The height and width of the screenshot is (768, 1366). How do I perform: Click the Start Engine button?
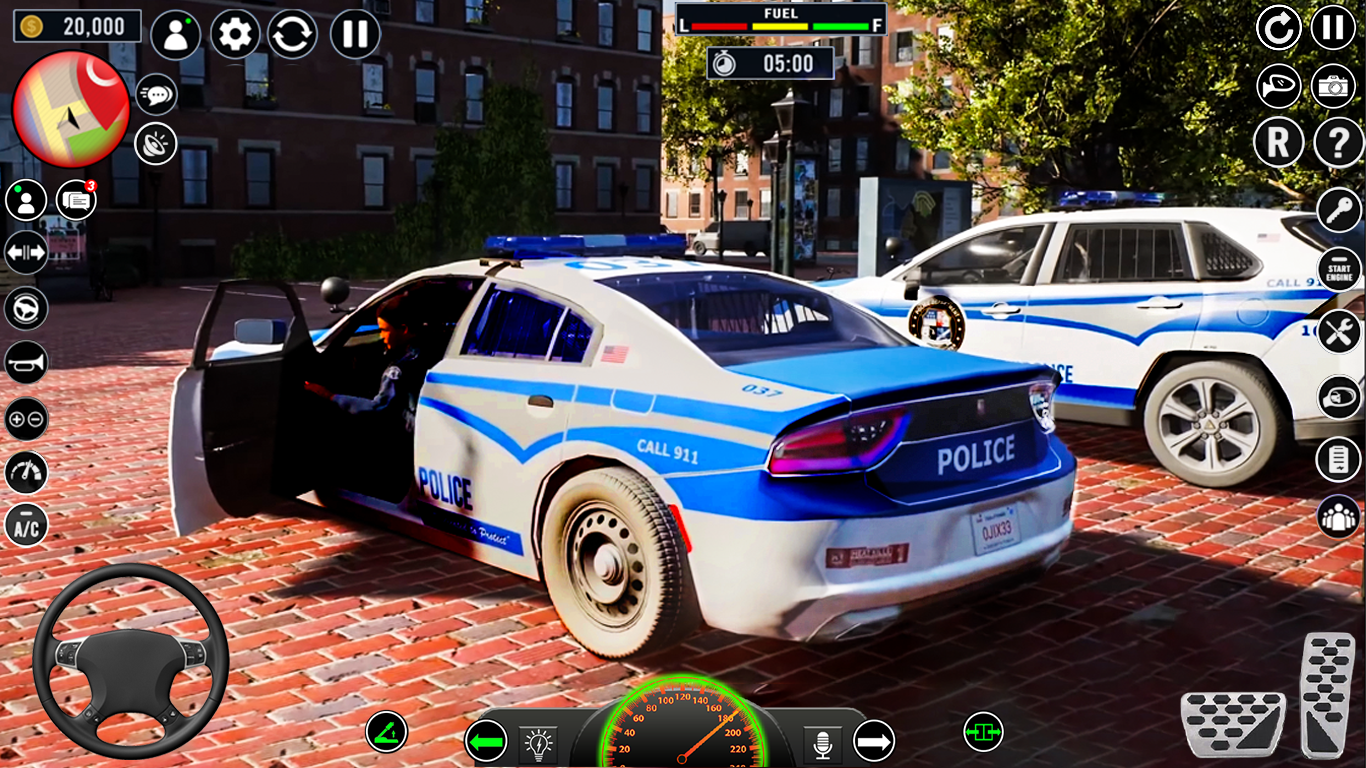pyautogui.click(x=1339, y=270)
